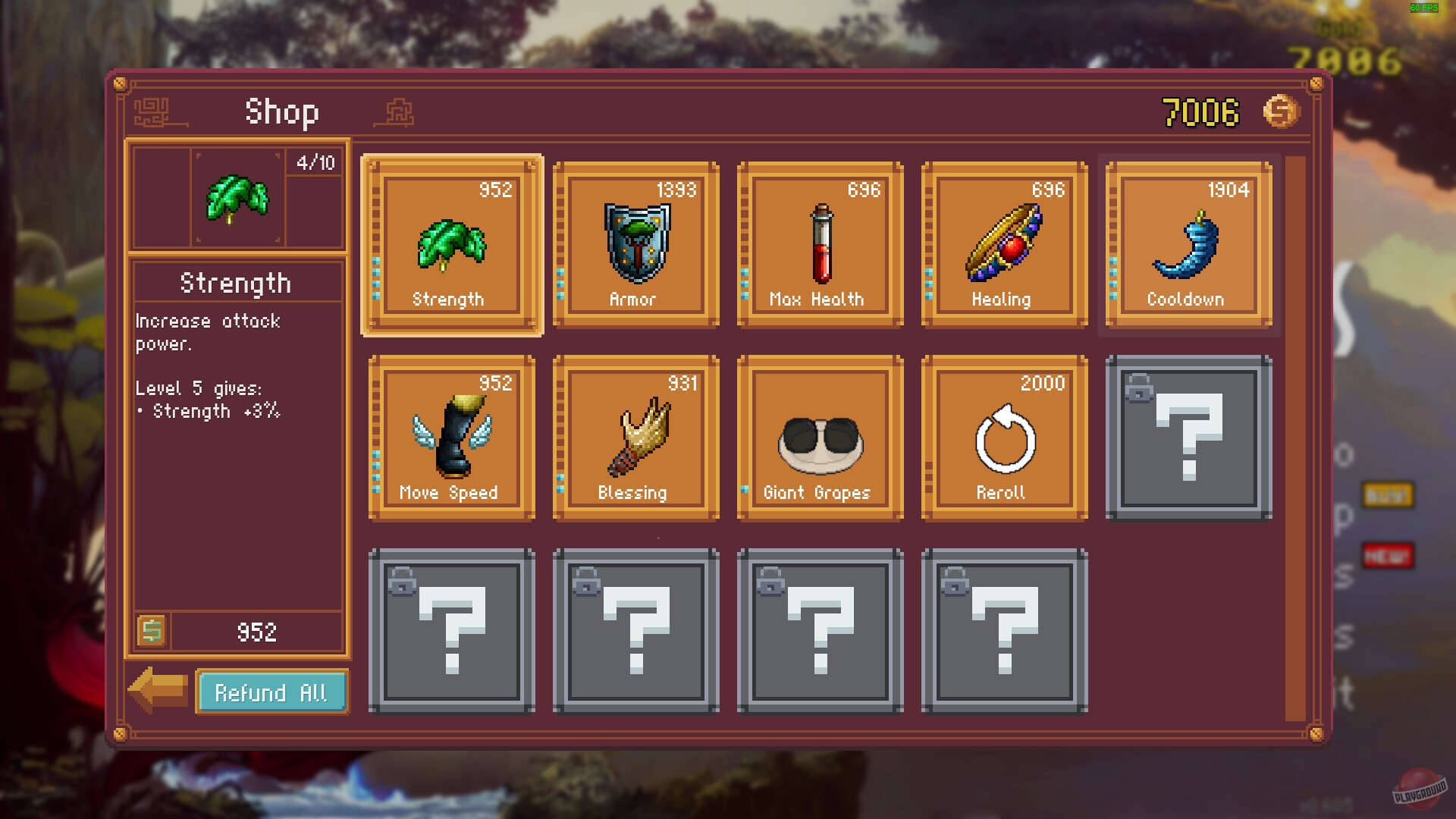Select the Strength upgrade icon
Screen dimensions: 1456x819
(x=451, y=243)
